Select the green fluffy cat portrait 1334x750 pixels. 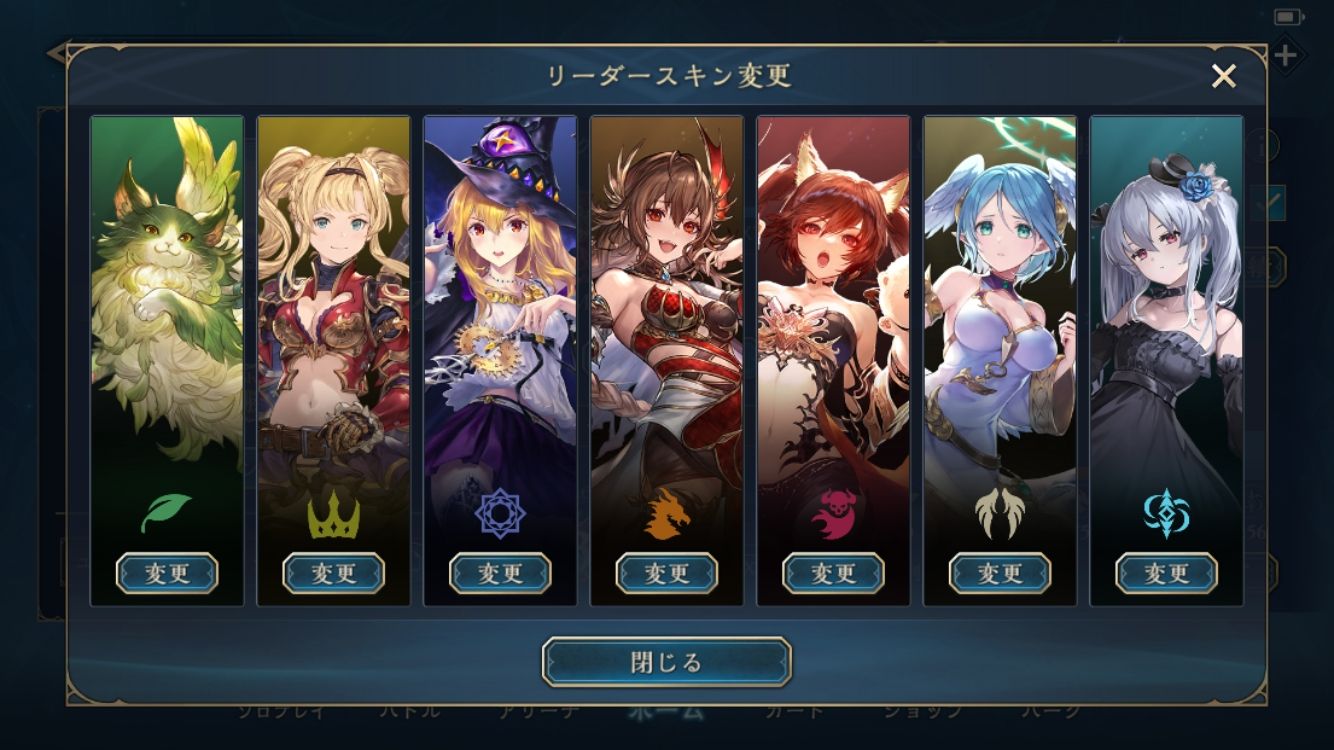167,300
